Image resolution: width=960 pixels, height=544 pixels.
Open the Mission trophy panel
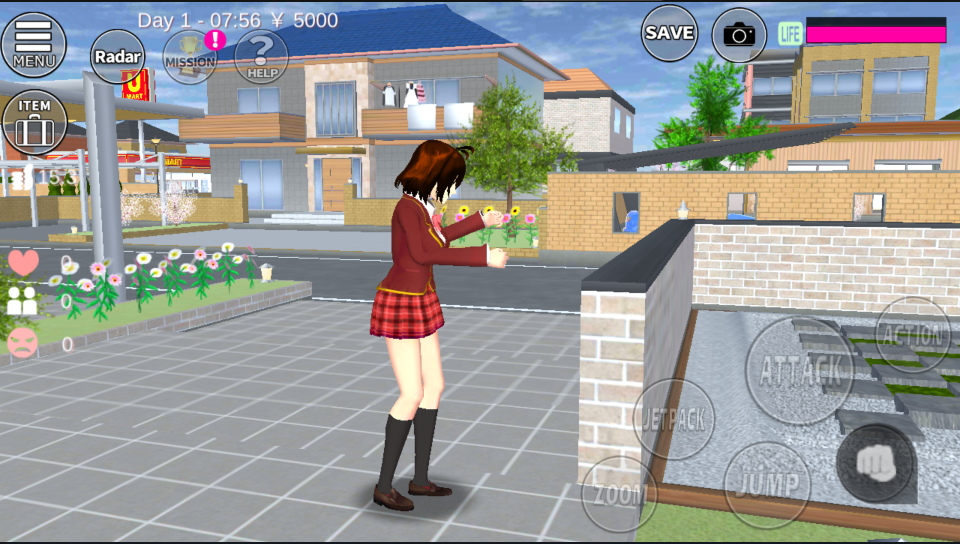click(190, 56)
